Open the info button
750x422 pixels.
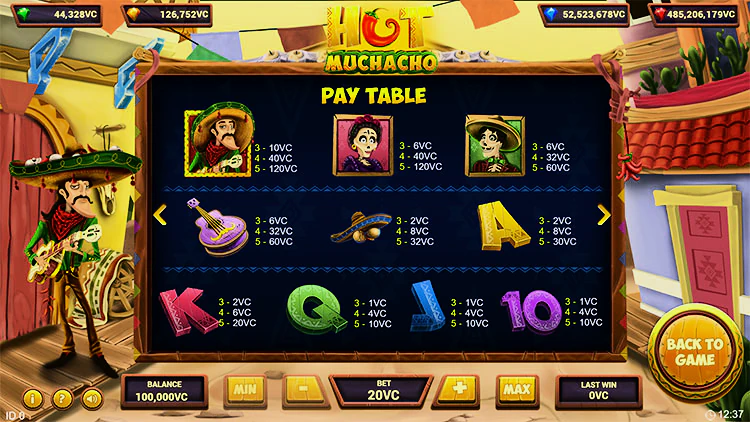(x=31, y=398)
